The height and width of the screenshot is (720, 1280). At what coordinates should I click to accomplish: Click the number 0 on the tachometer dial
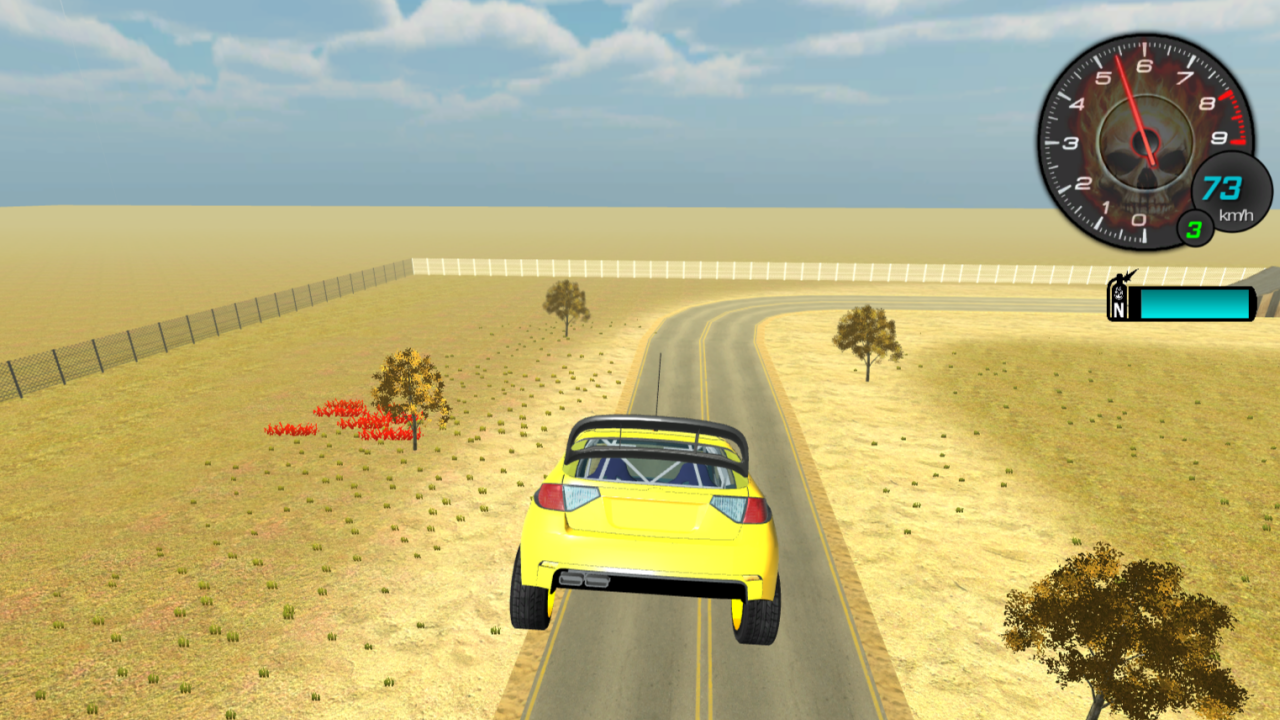1139,221
